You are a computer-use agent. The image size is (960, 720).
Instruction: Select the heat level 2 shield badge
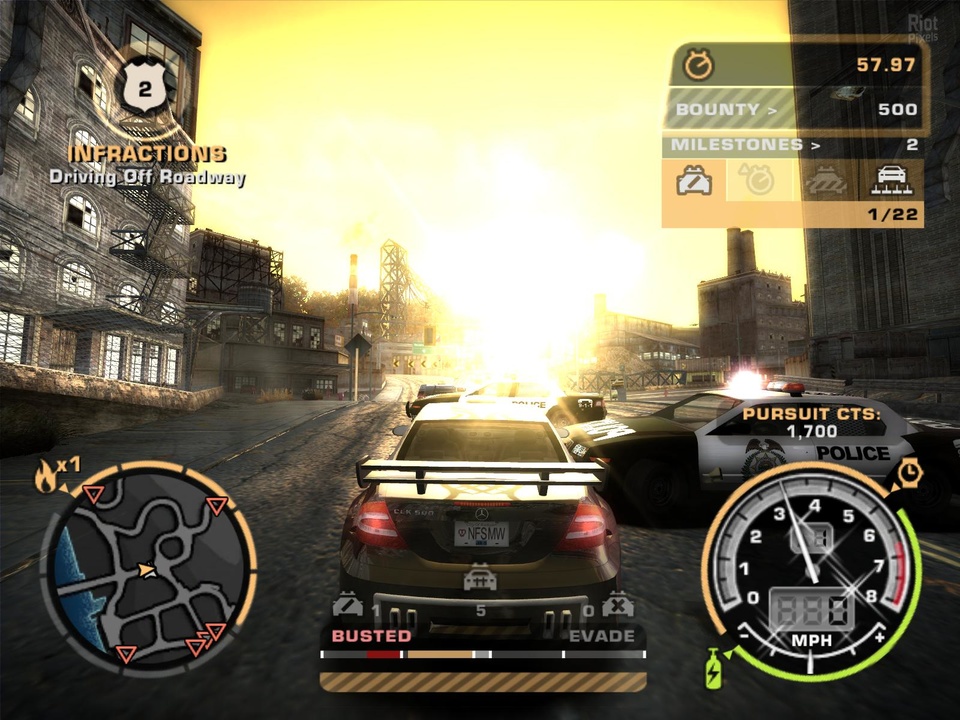tap(145, 90)
